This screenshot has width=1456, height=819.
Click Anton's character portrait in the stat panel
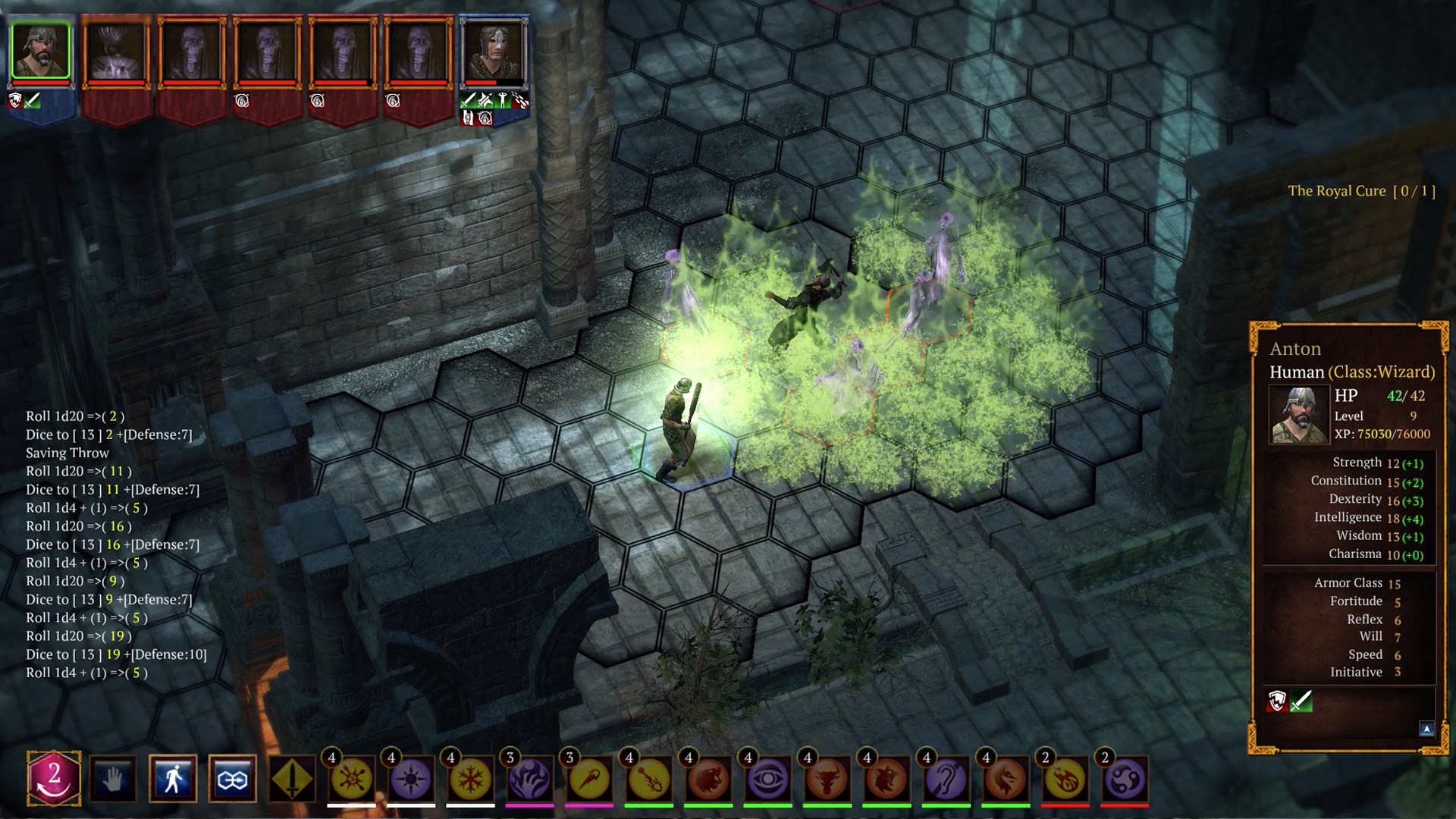[x=1298, y=413]
